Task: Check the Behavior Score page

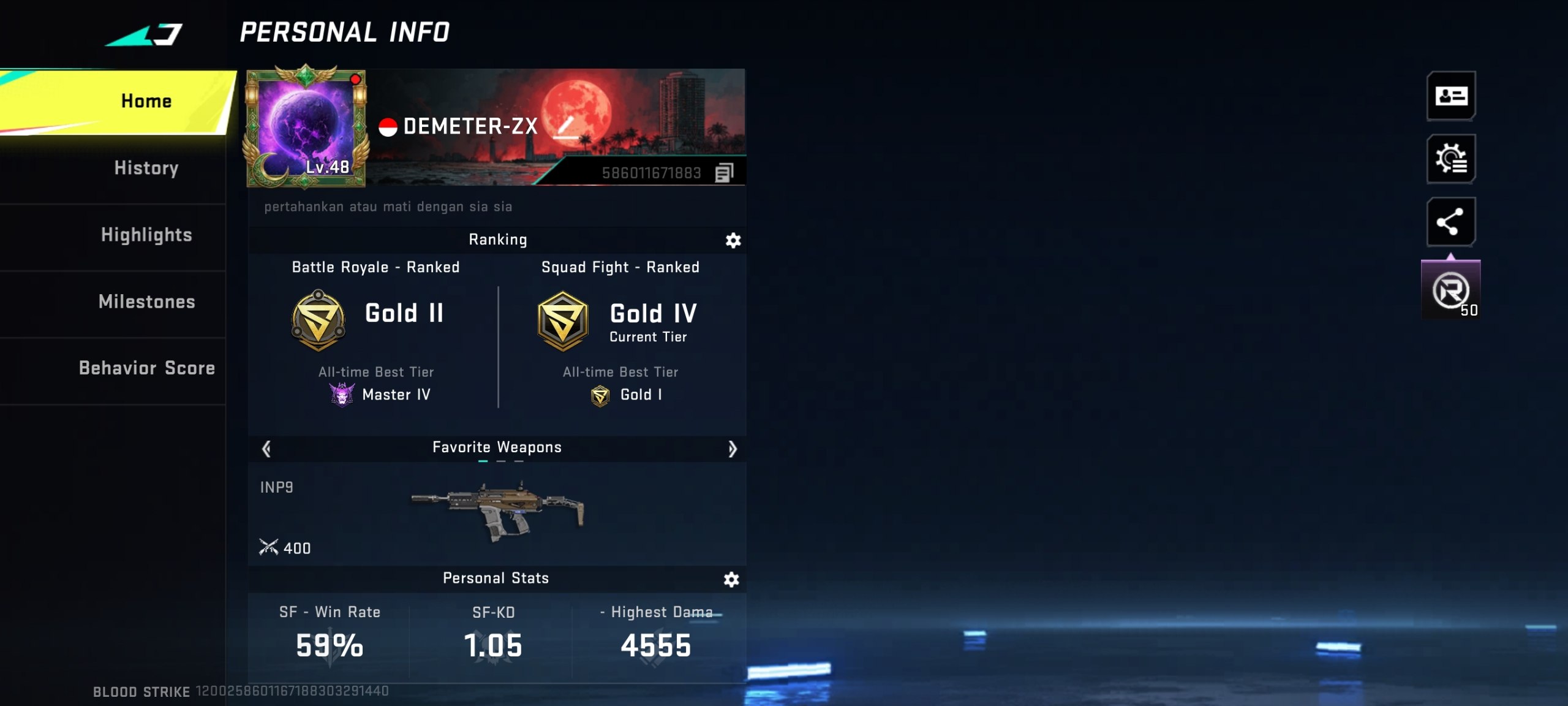Action: [x=146, y=368]
